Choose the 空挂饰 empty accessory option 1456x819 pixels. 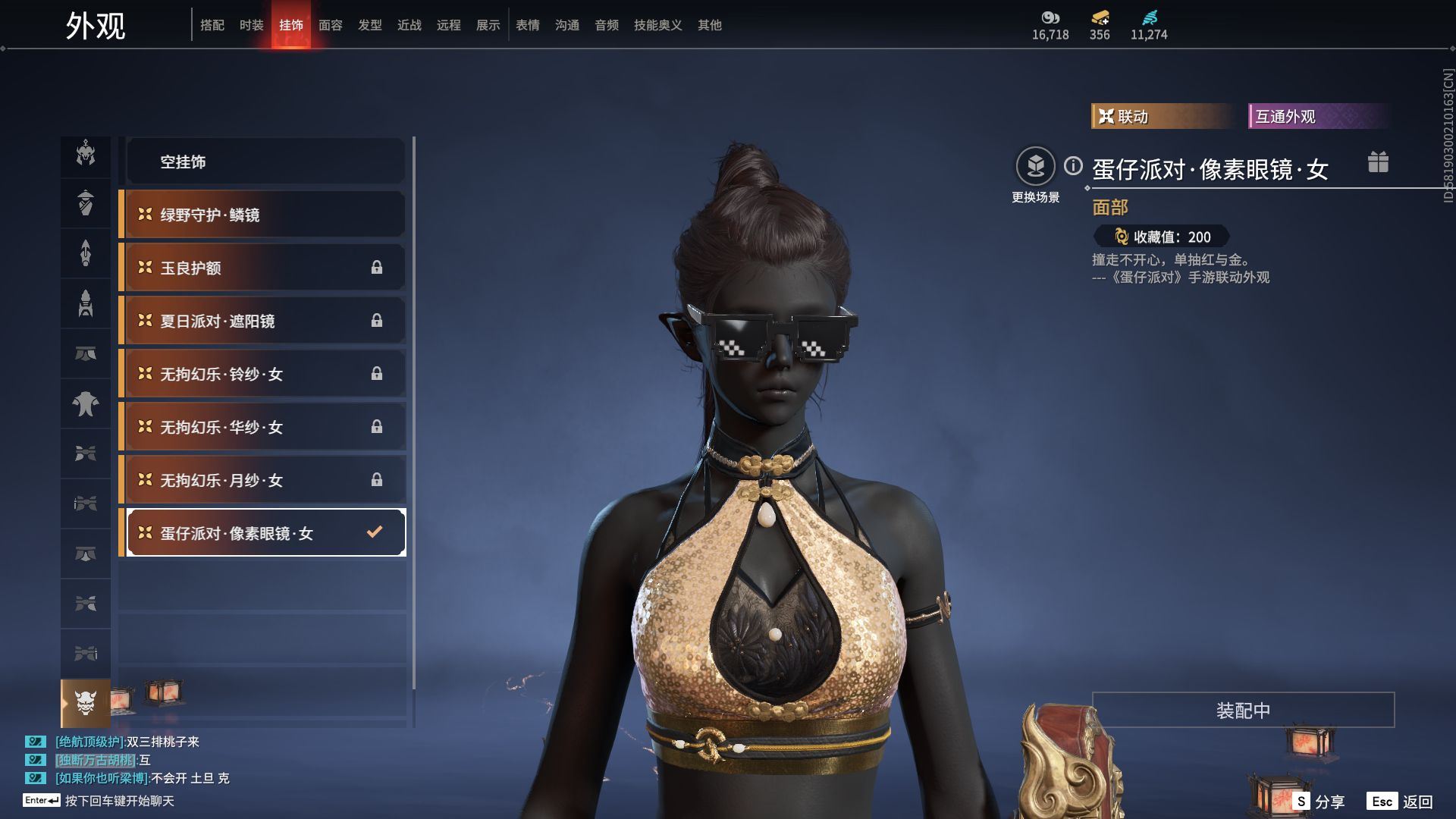click(x=265, y=162)
